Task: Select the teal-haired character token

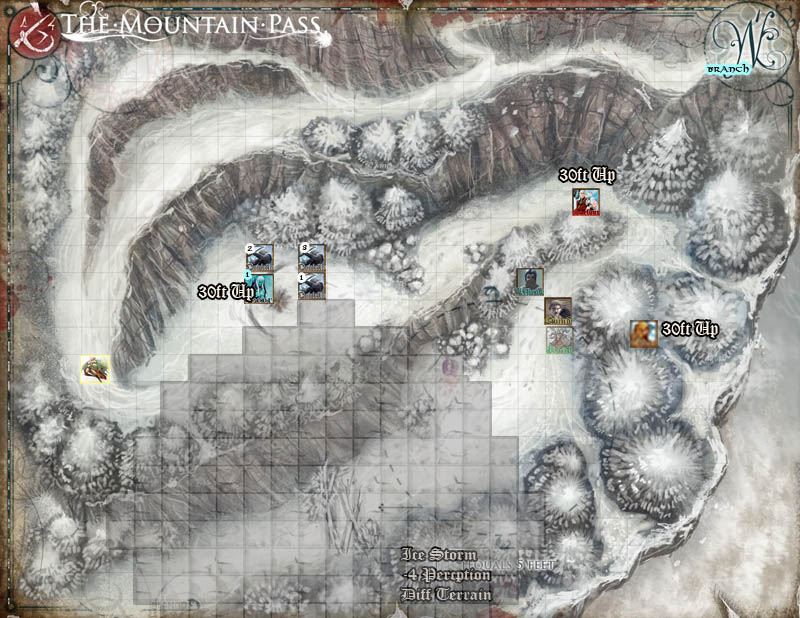Action: [260, 287]
